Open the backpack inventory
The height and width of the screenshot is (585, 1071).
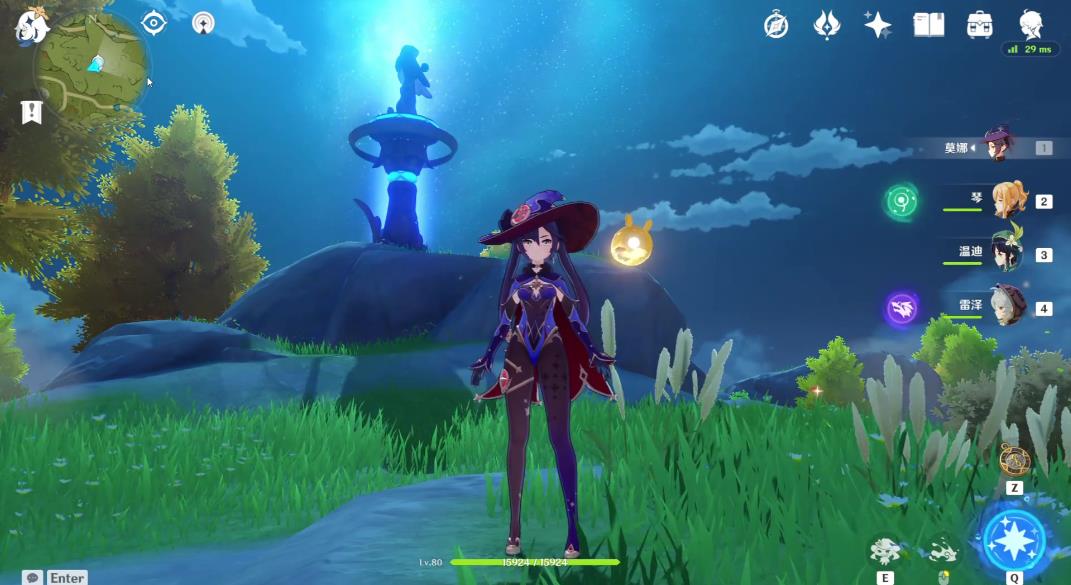(x=980, y=25)
